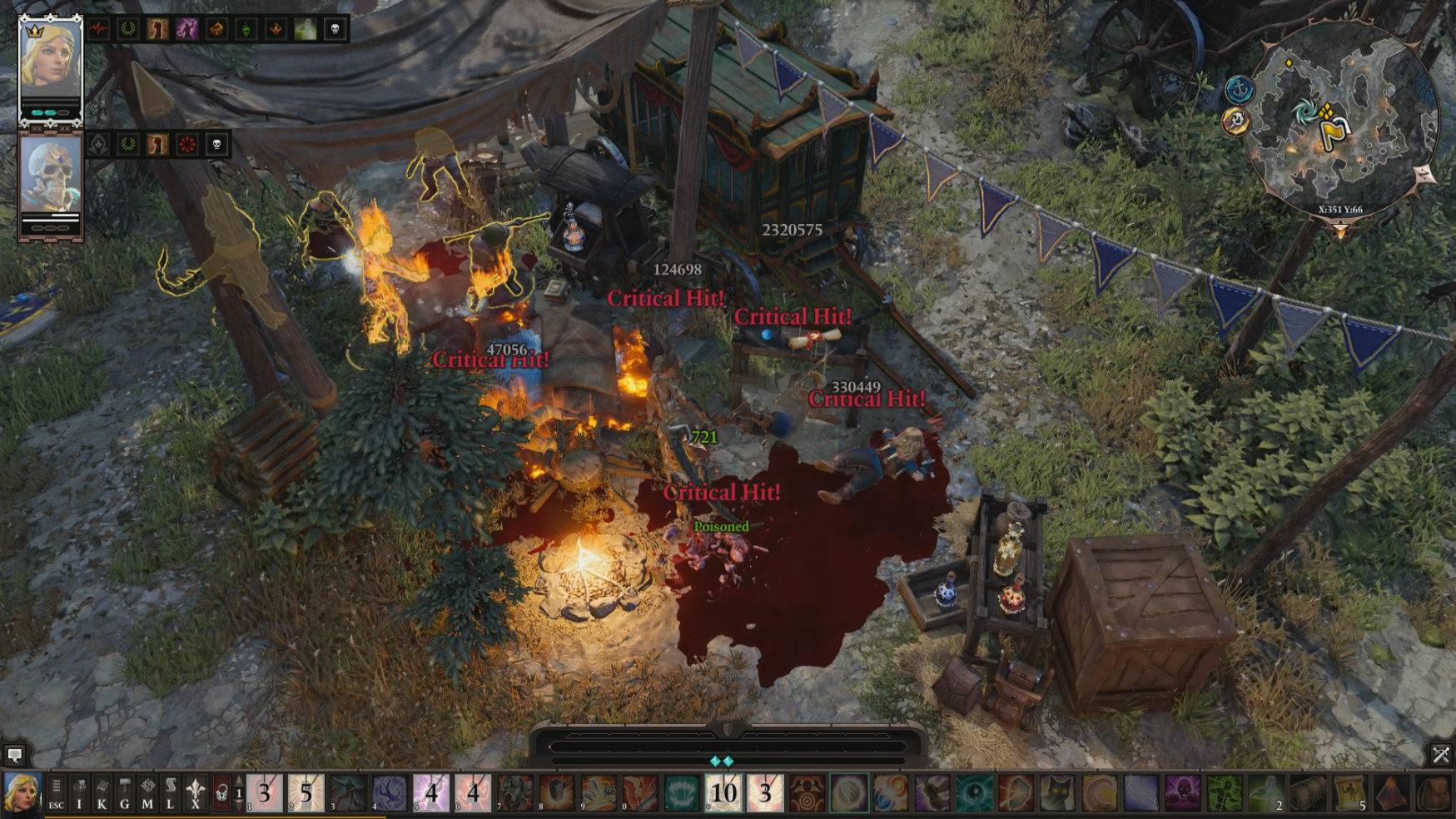The width and height of the screenshot is (1456, 819).
Task: Open the skills book K button
Action: tap(102, 793)
